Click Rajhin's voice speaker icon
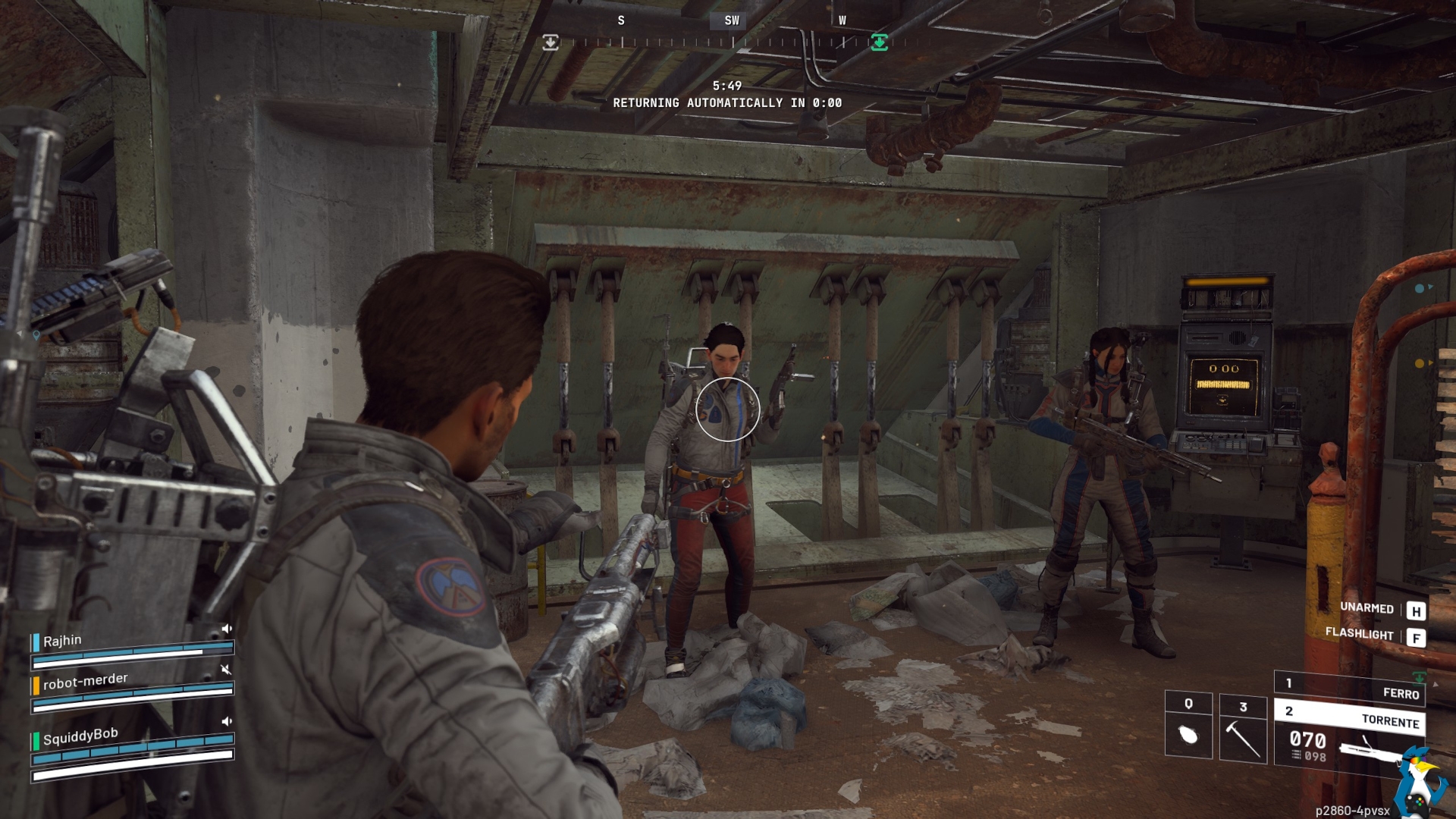Screen dimensions: 1456x819 coord(226,629)
